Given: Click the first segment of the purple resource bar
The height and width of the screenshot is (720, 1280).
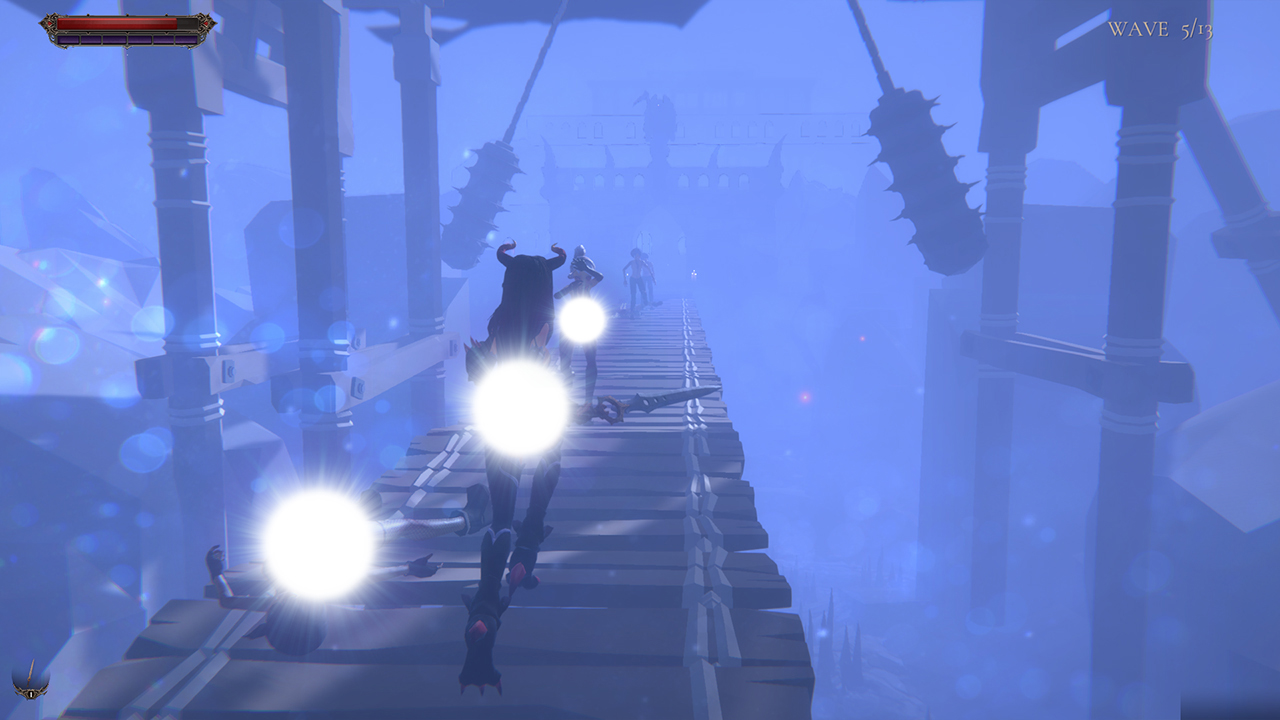Looking at the screenshot, I should (68, 40).
